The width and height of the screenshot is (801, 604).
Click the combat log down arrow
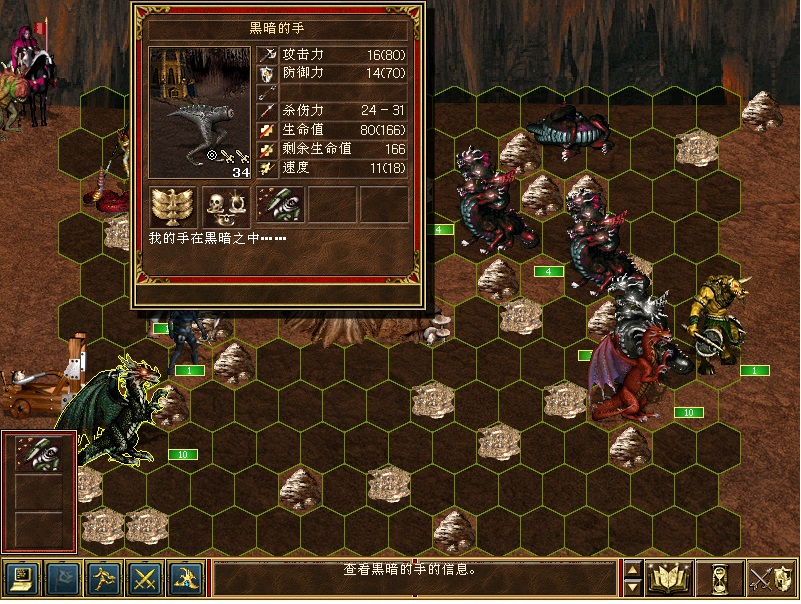pyautogui.click(x=632, y=587)
